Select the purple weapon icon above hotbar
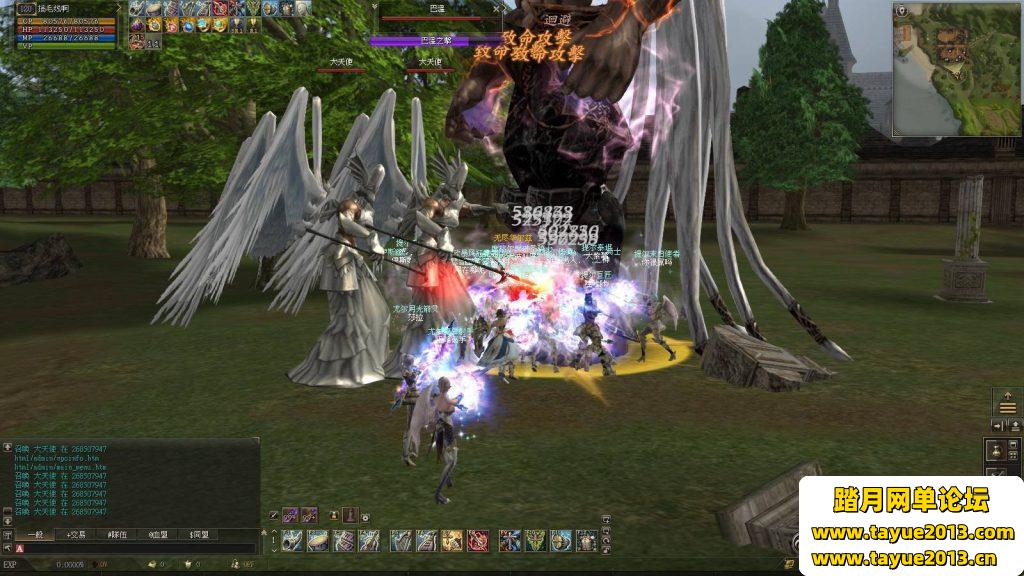The width and height of the screenshot is (1024, 576). 290,515
